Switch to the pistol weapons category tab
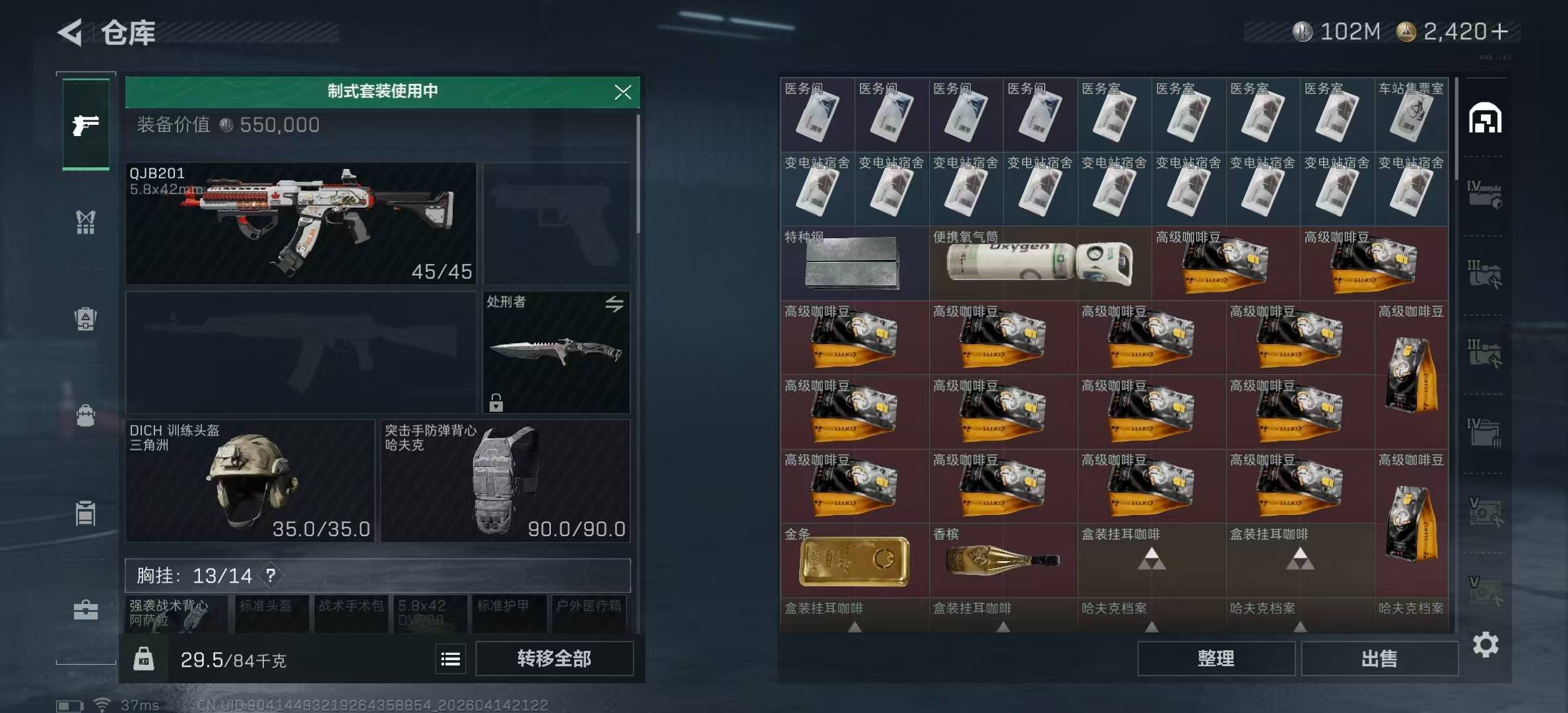The height and width of the screenshot is (713, 1568). click(86, 124)
